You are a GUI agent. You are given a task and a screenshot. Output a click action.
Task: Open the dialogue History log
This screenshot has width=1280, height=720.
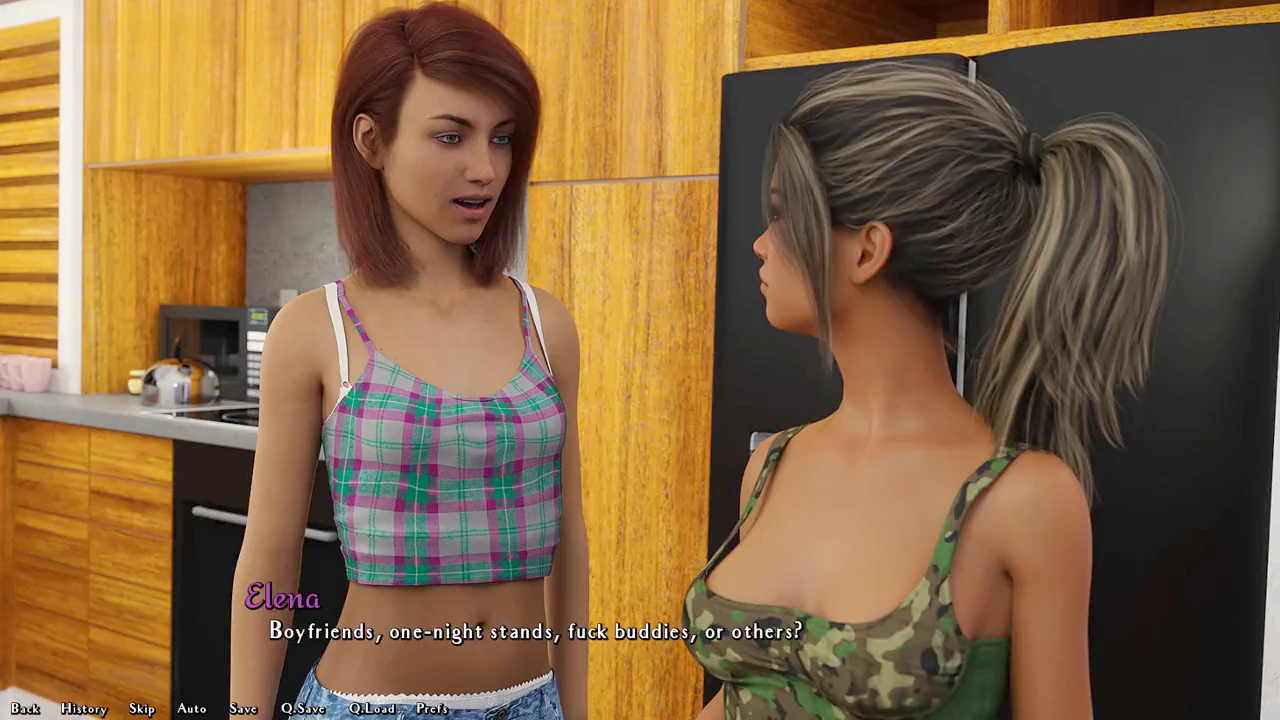83,709
